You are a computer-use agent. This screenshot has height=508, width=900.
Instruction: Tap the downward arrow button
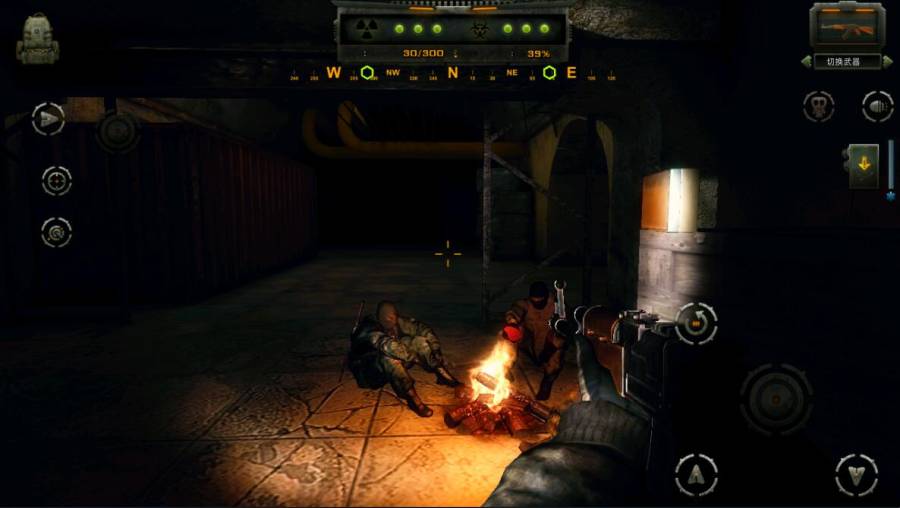(x=856, y=474)
